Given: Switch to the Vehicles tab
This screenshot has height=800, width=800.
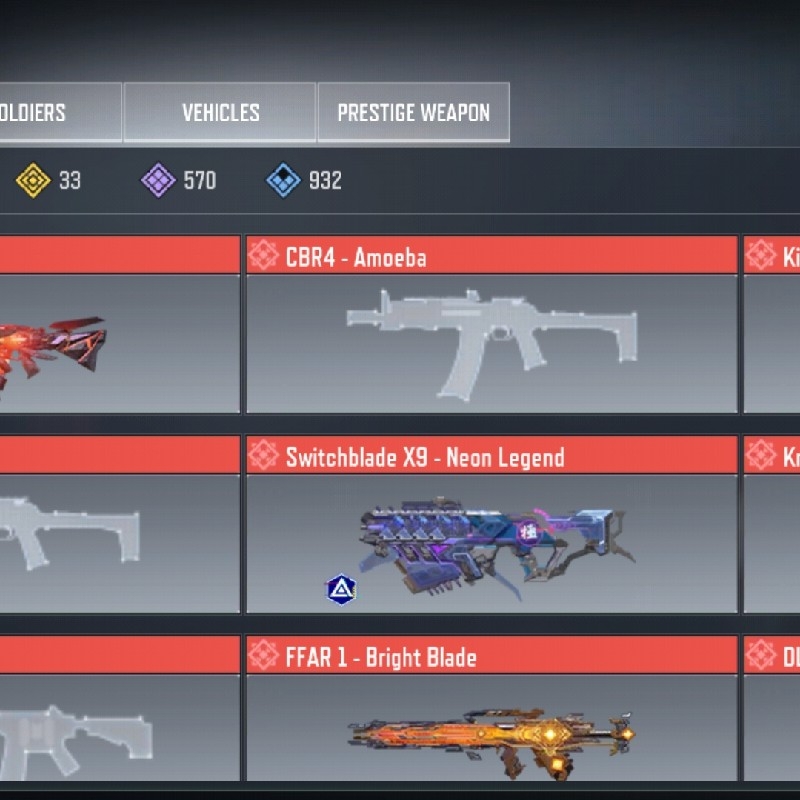Looking at the screenshot, I should coord(220,113).
